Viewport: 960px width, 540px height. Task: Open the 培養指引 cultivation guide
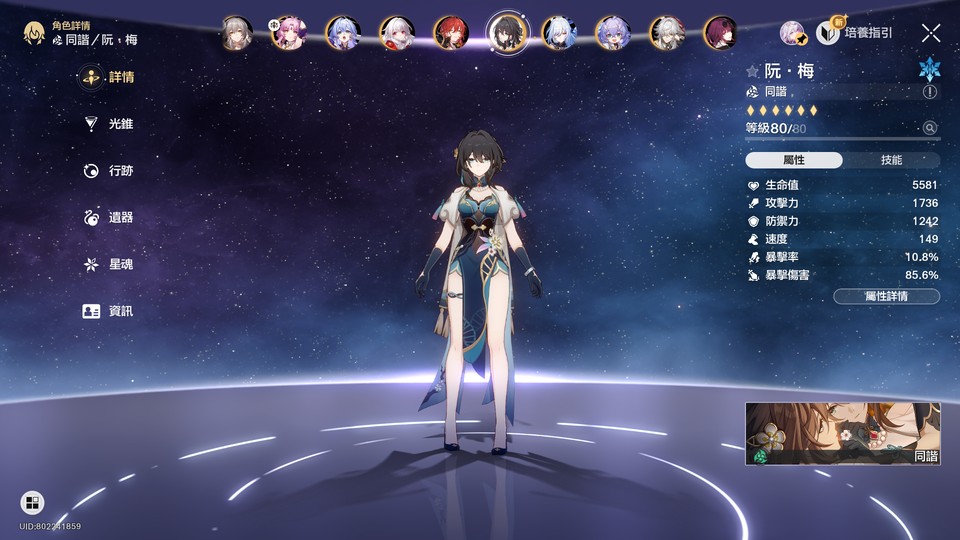(x=856, y=33)
